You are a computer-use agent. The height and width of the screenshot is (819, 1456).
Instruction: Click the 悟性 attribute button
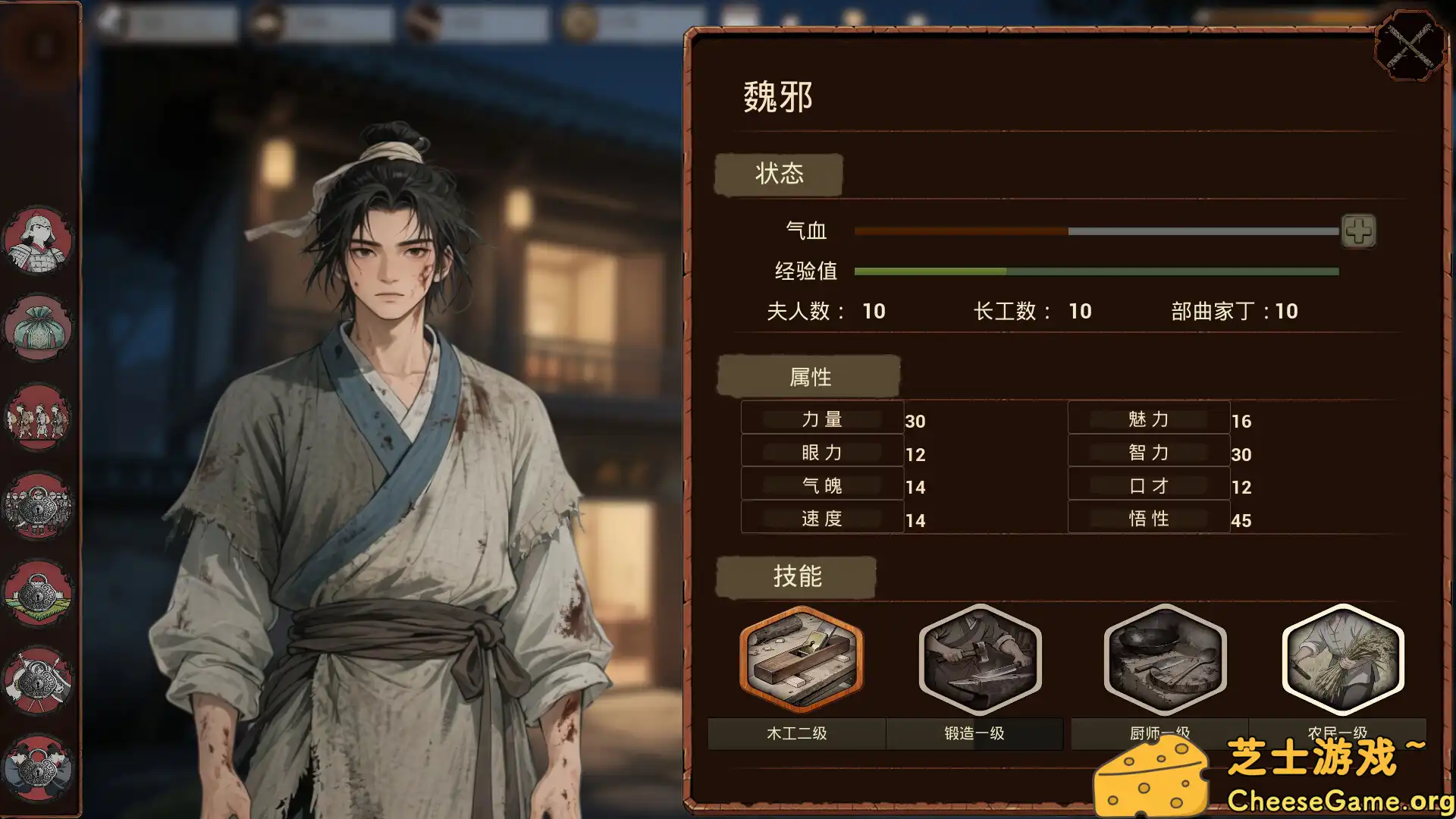click(1149, 517)
